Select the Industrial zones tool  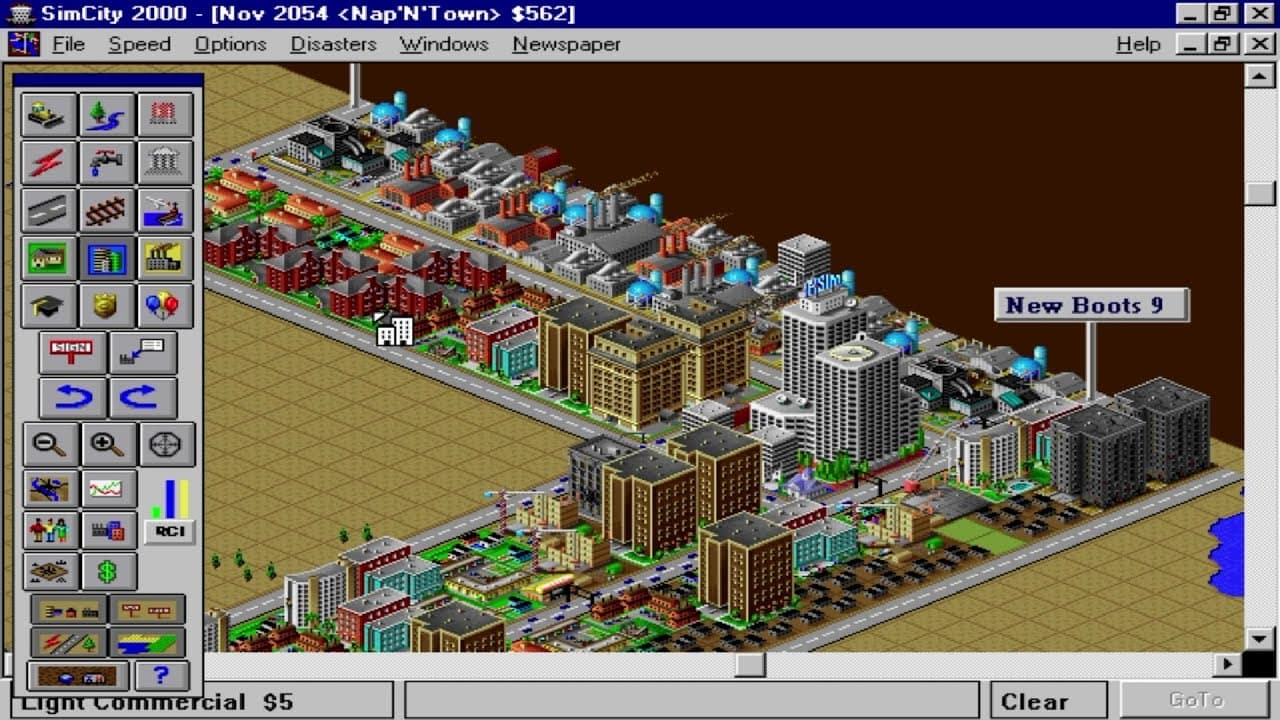point(164,258)
